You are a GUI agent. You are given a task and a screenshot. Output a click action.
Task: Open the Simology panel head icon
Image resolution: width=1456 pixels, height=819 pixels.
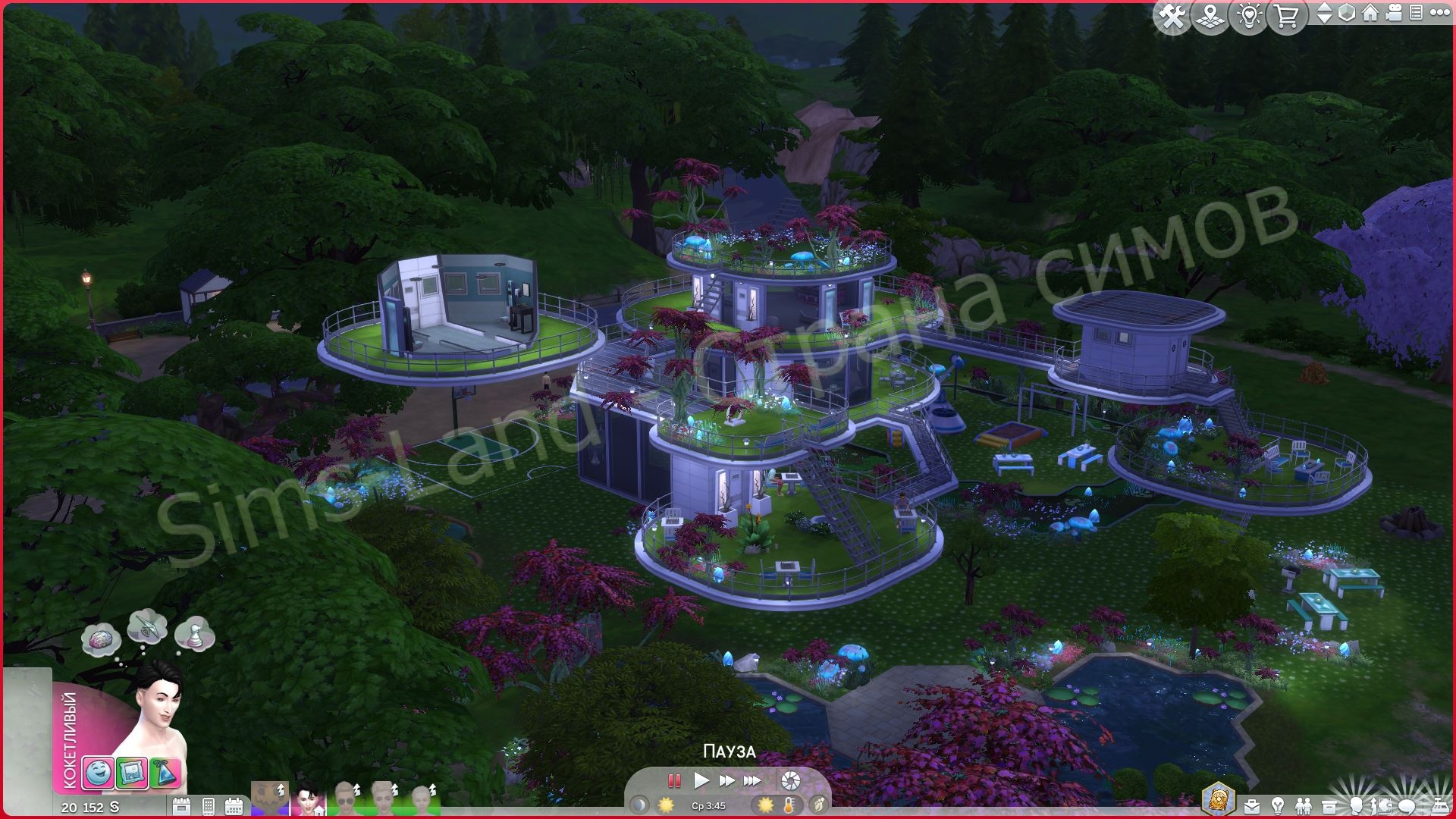click(x=1357, y=805)
